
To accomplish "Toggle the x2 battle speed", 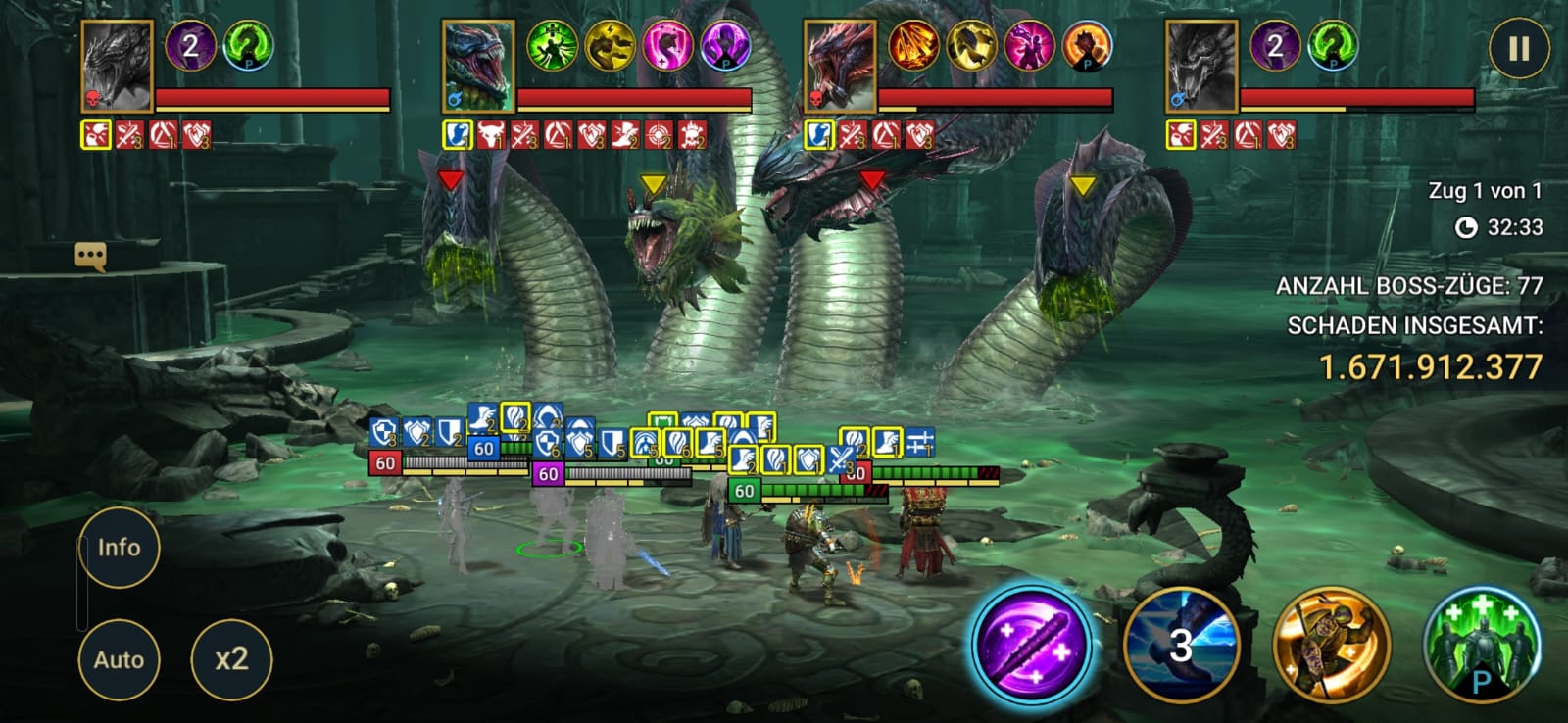I will (x=231, y=659).
